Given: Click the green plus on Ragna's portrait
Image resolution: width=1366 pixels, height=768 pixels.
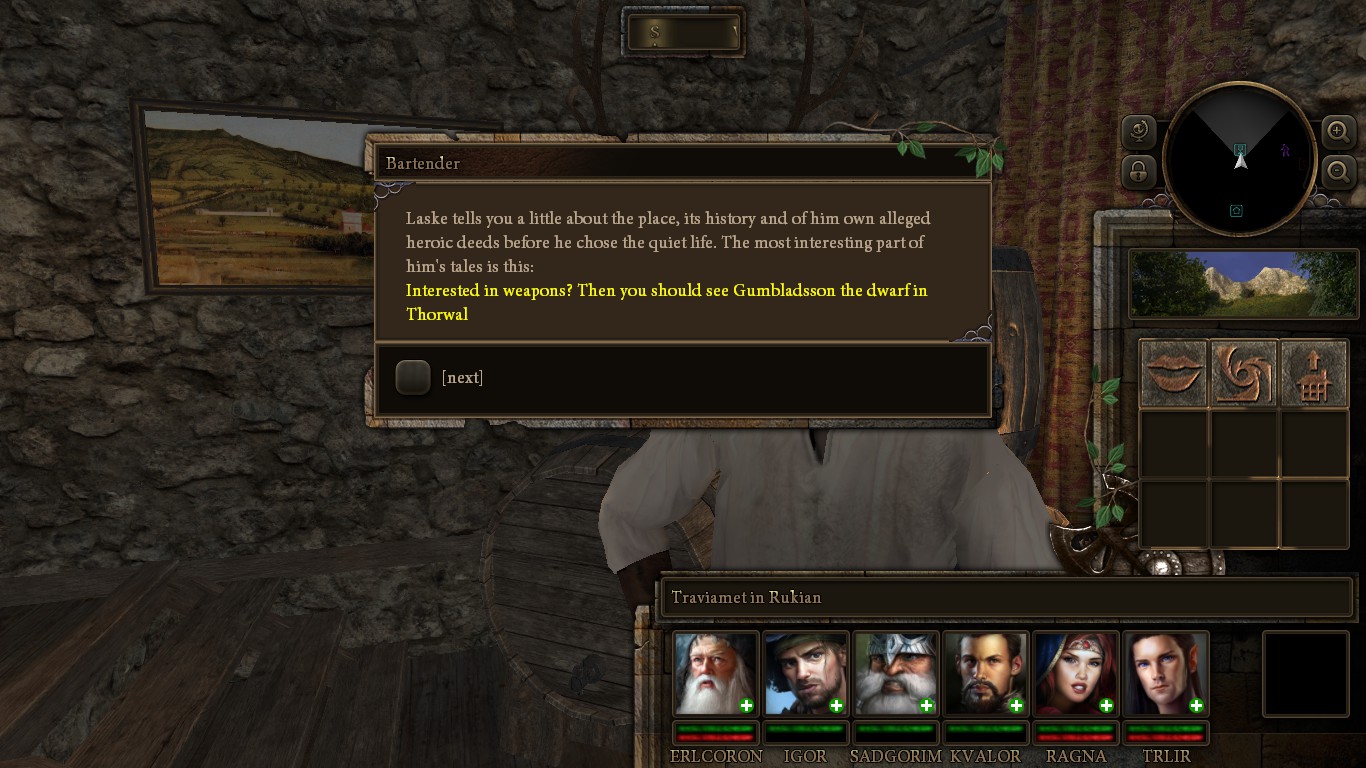Looking at the screenshot, I should click(x=1106, y=706).
